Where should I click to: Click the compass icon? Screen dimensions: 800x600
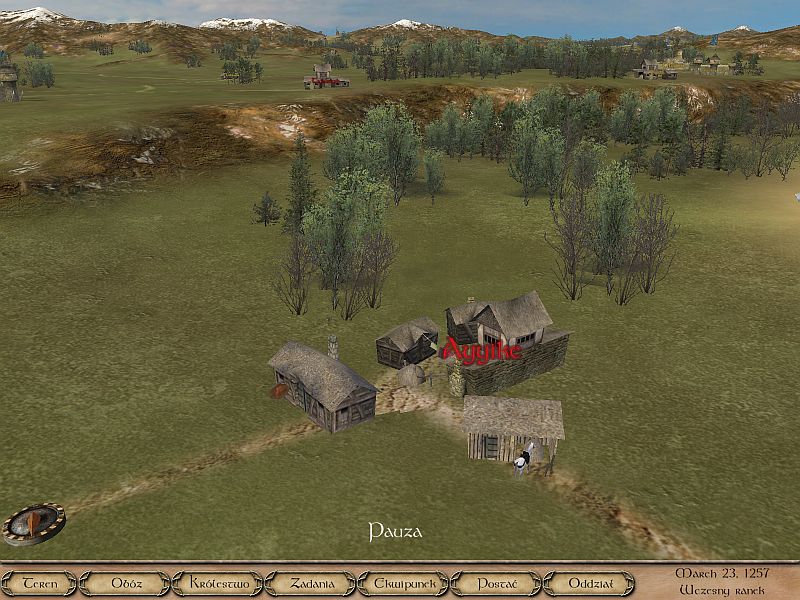pos(33,523)
